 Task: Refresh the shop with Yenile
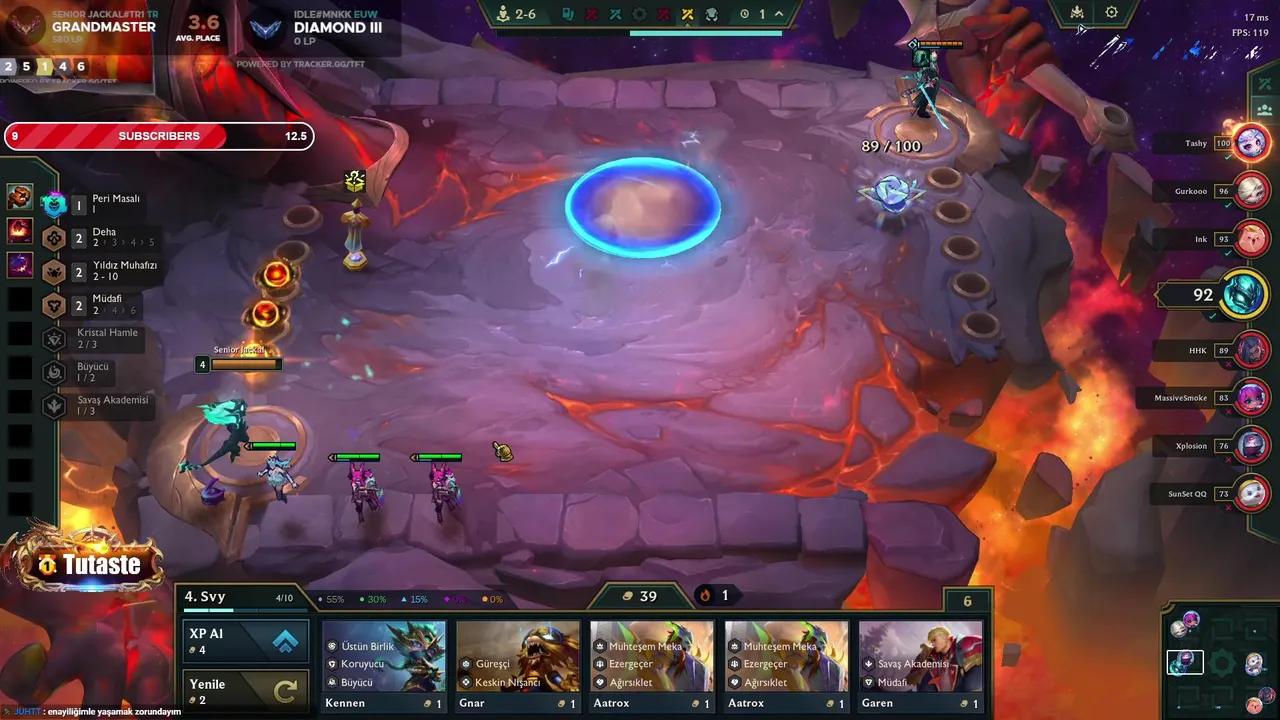[x=245, y=691]
